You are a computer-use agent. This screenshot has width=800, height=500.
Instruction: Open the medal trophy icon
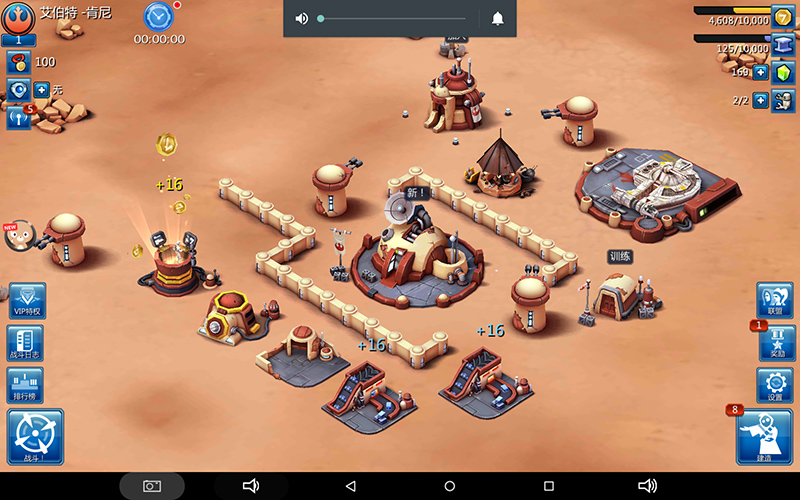click(17, 62)
